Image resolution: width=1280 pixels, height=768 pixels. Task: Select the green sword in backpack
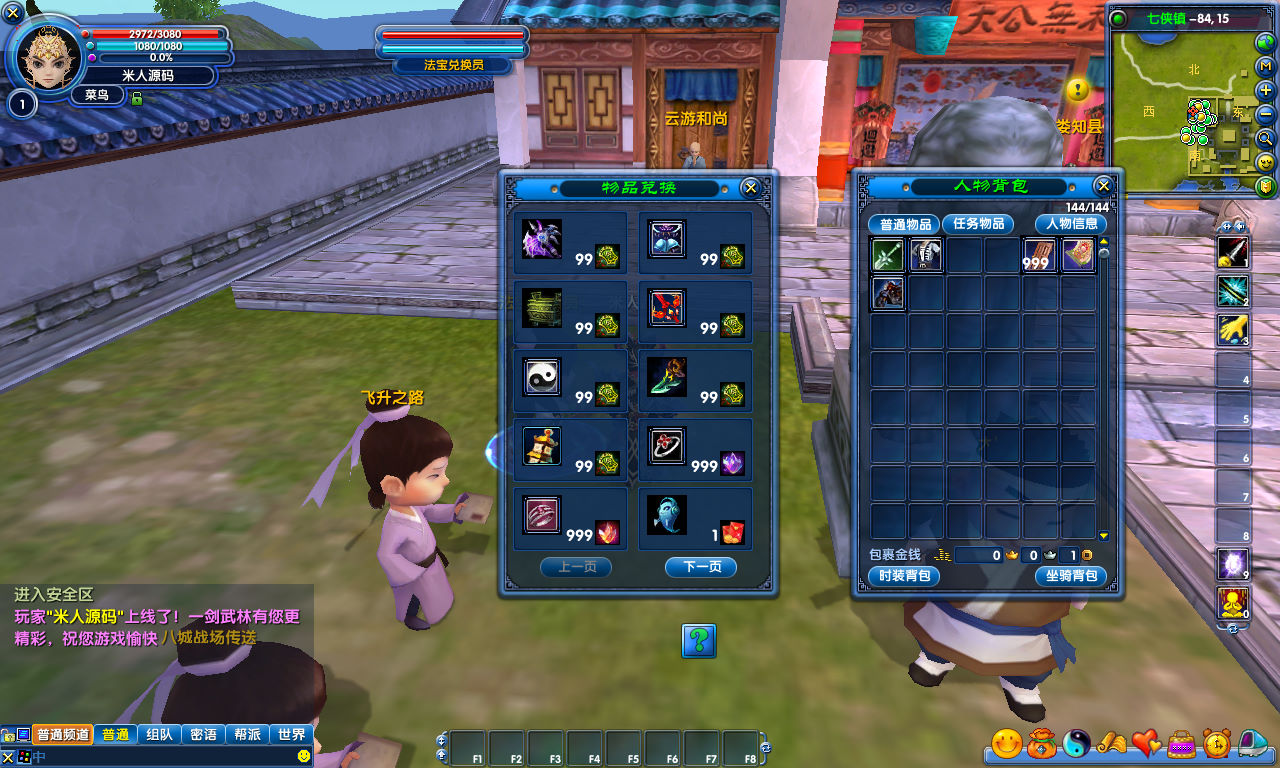coord(888,256)
